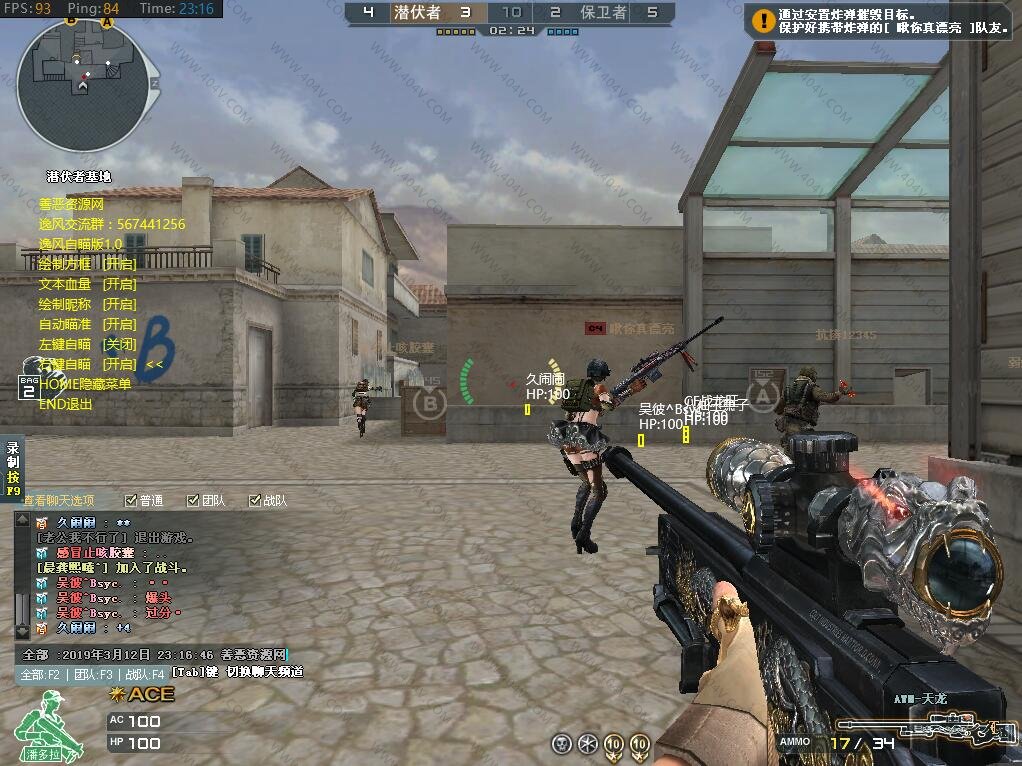Uncheck the 普通 chat filter checkbox
The height and width of the screenshot is (766, 1022).
pyautogui.click(x=131, y=500)
